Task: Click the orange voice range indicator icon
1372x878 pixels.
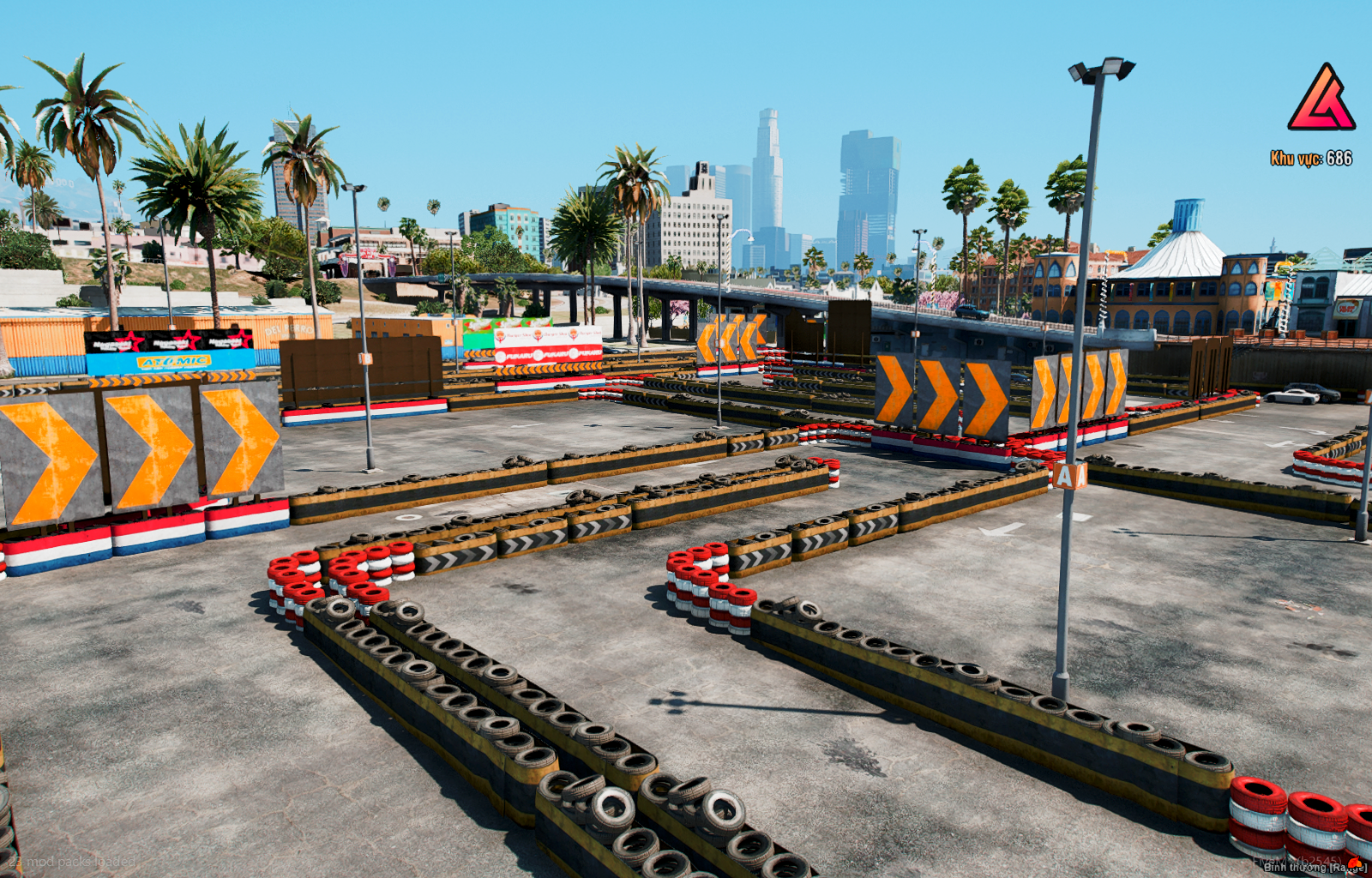Action: point(1353,863)
